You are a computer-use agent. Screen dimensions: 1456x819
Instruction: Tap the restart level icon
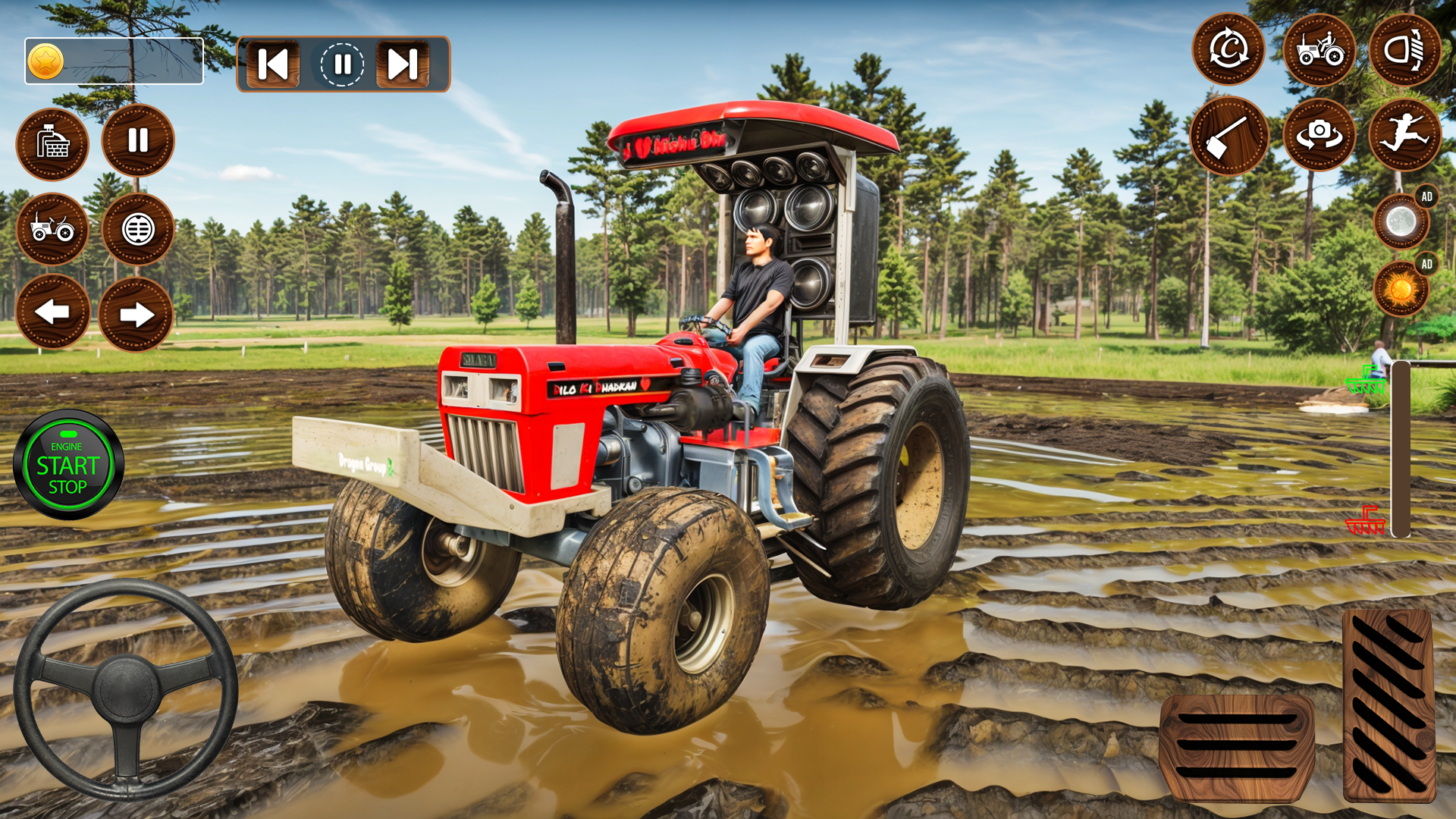pos(1228,50)
